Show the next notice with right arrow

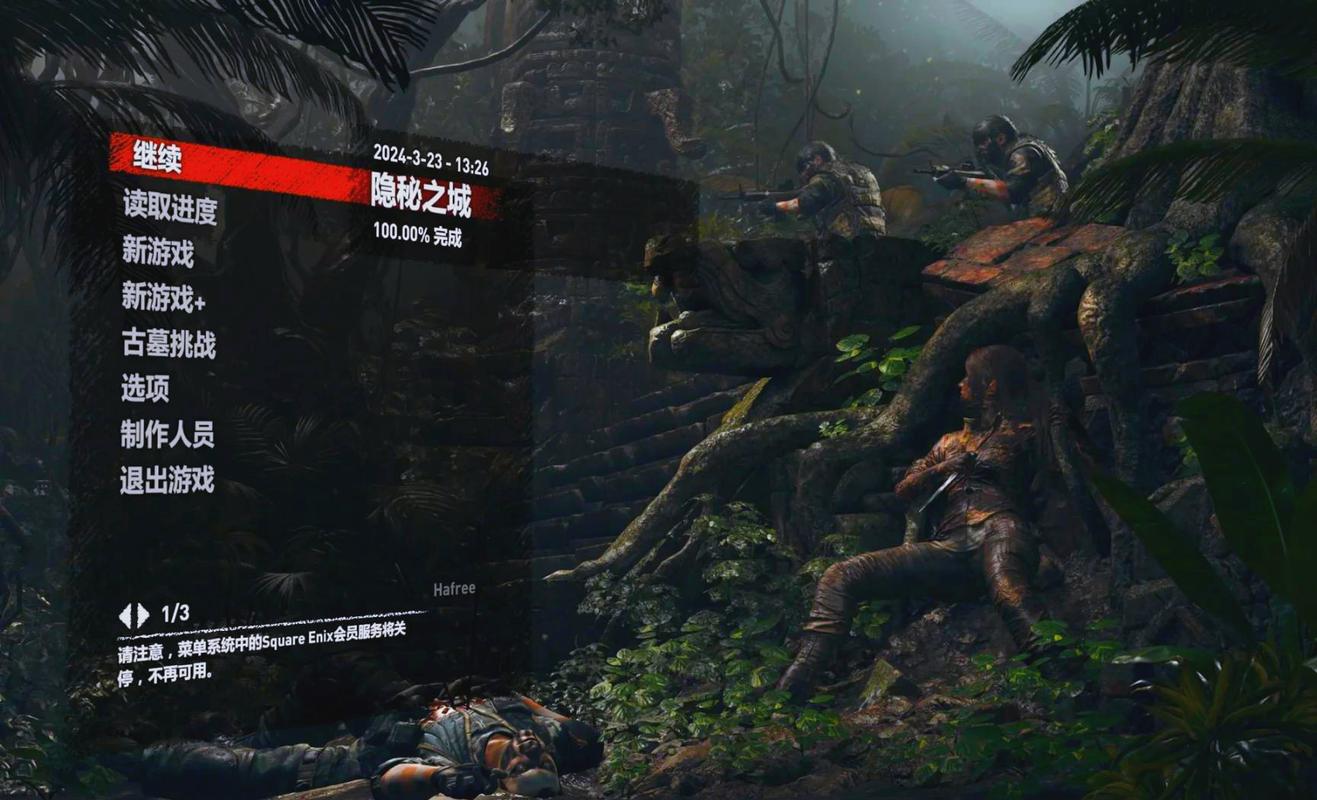[143, 615]
